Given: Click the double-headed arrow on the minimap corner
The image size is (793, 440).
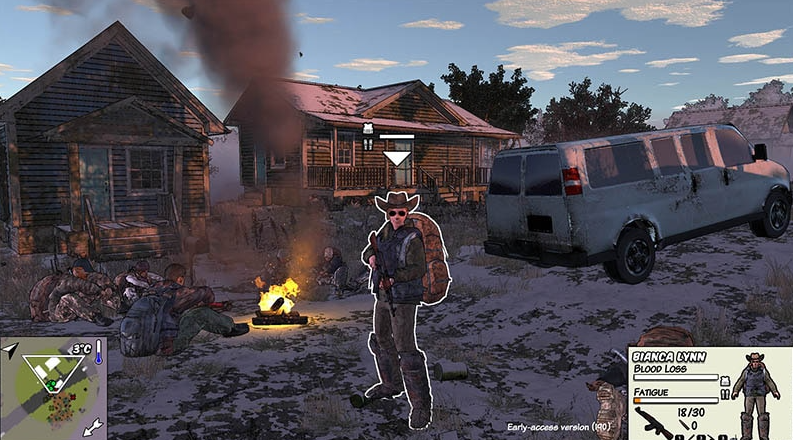Looking at the screenshot, I should click(x=94, y=427).
